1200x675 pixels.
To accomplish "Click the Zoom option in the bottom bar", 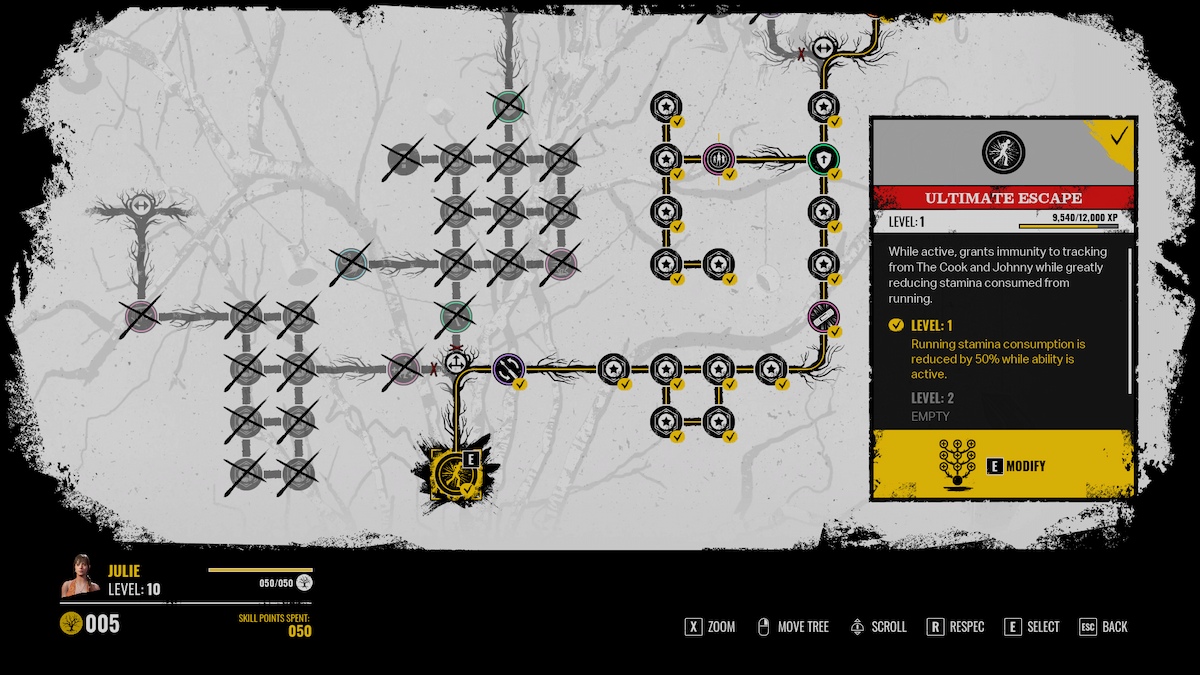I will 709,627.
